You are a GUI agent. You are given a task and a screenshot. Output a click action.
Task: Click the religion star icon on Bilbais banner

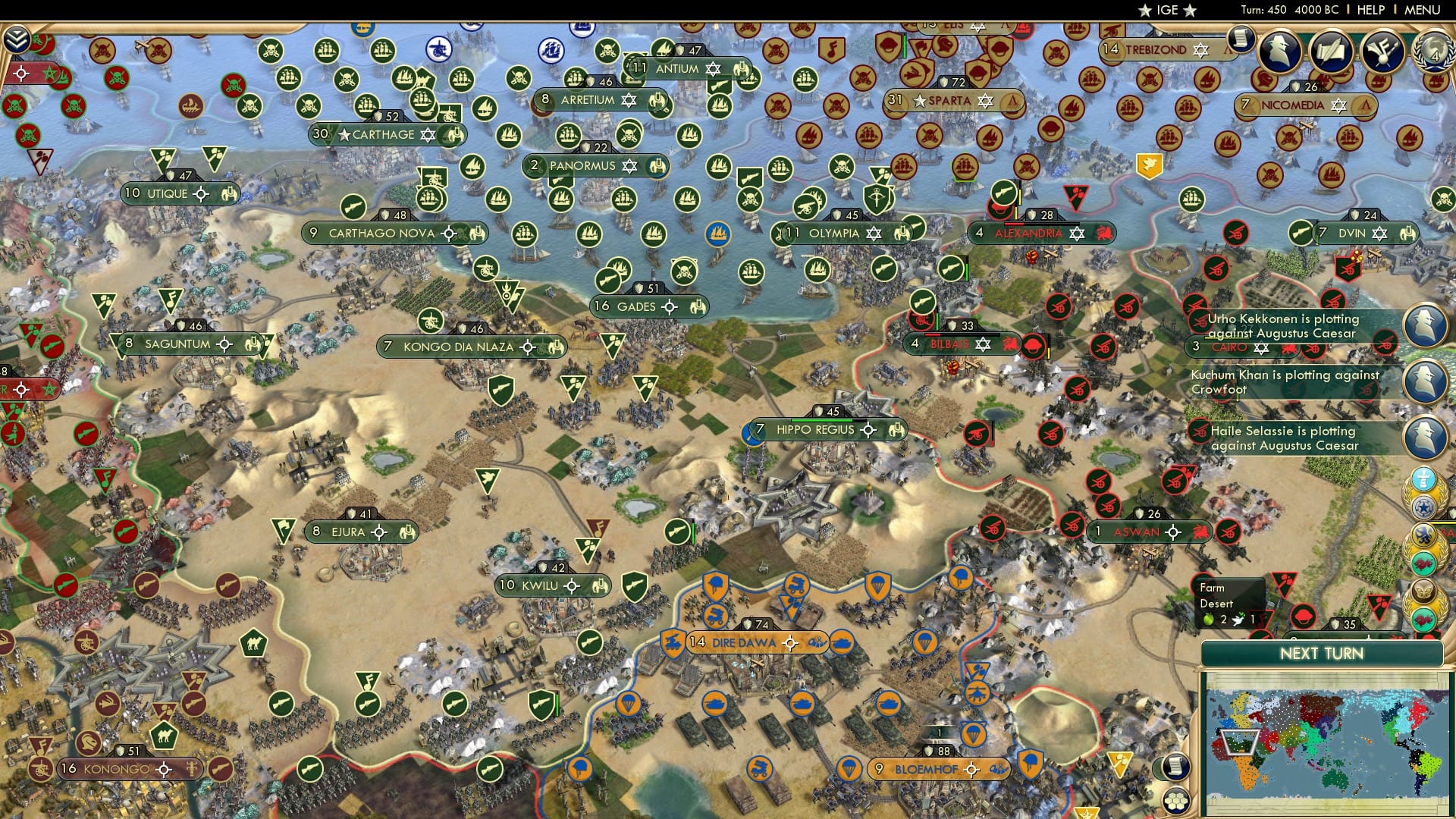(983, 343)
